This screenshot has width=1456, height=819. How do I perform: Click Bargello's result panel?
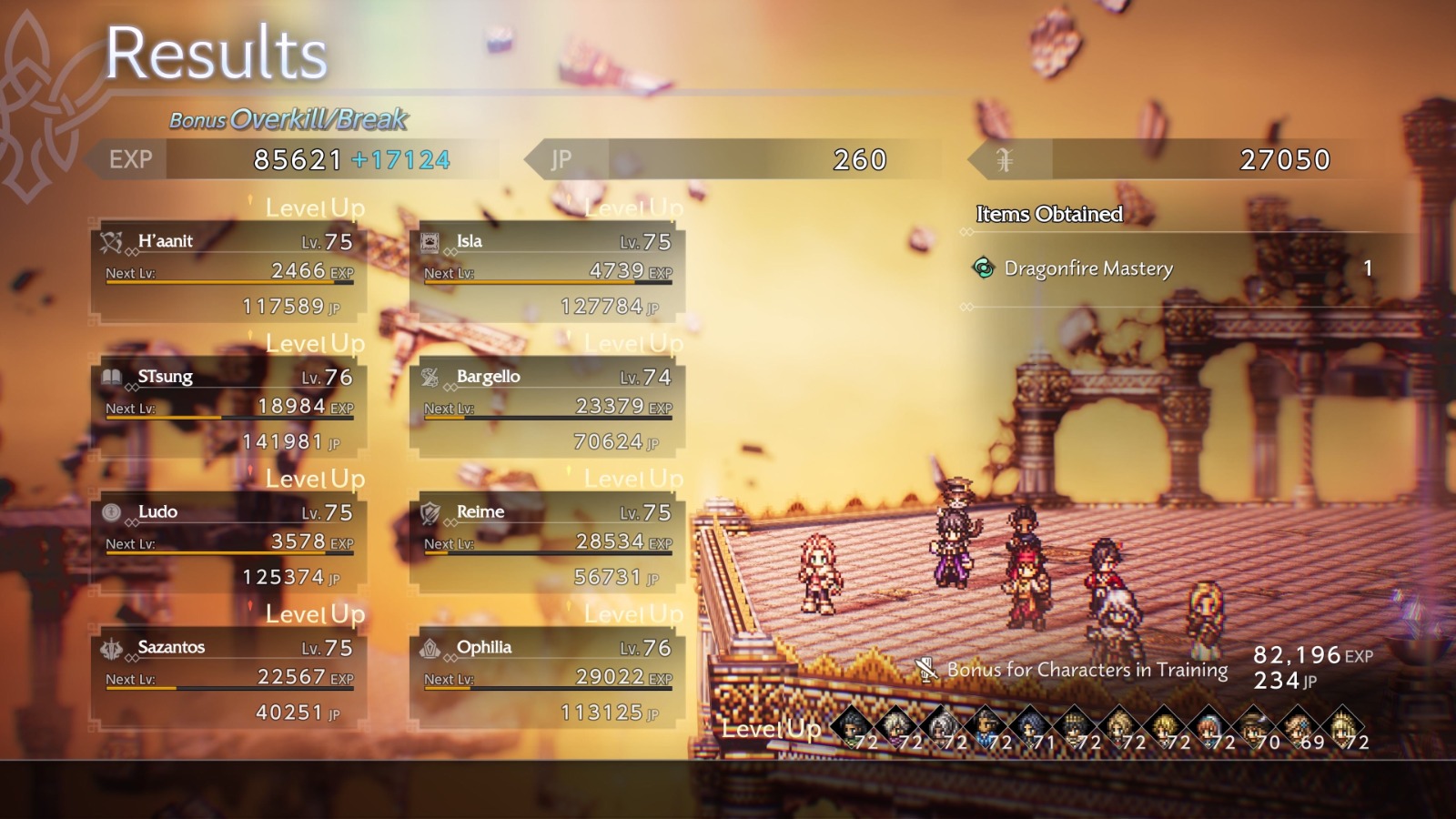click(x=548, y=409)
